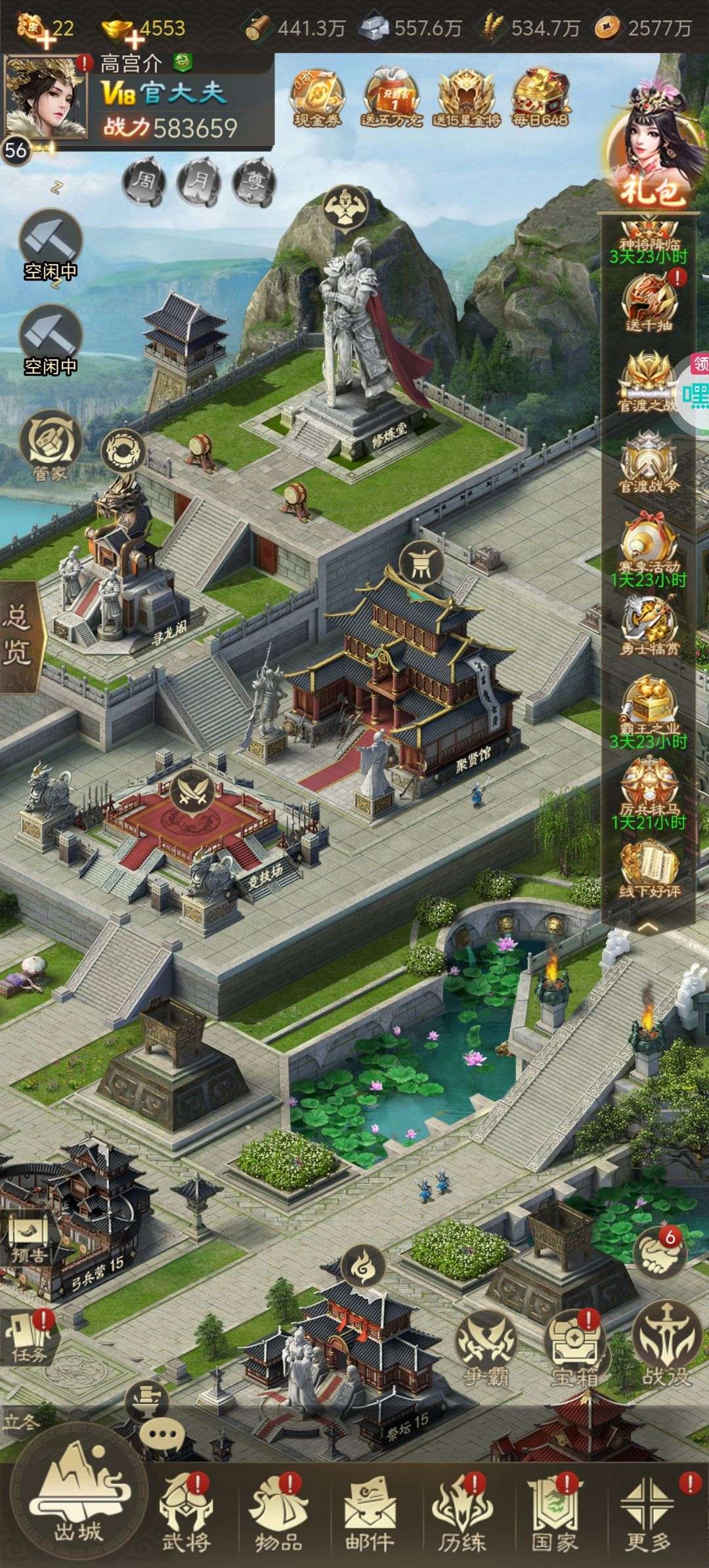Collapse the right-side event list arrow
Screen dimensions: 709x1568
648,927
